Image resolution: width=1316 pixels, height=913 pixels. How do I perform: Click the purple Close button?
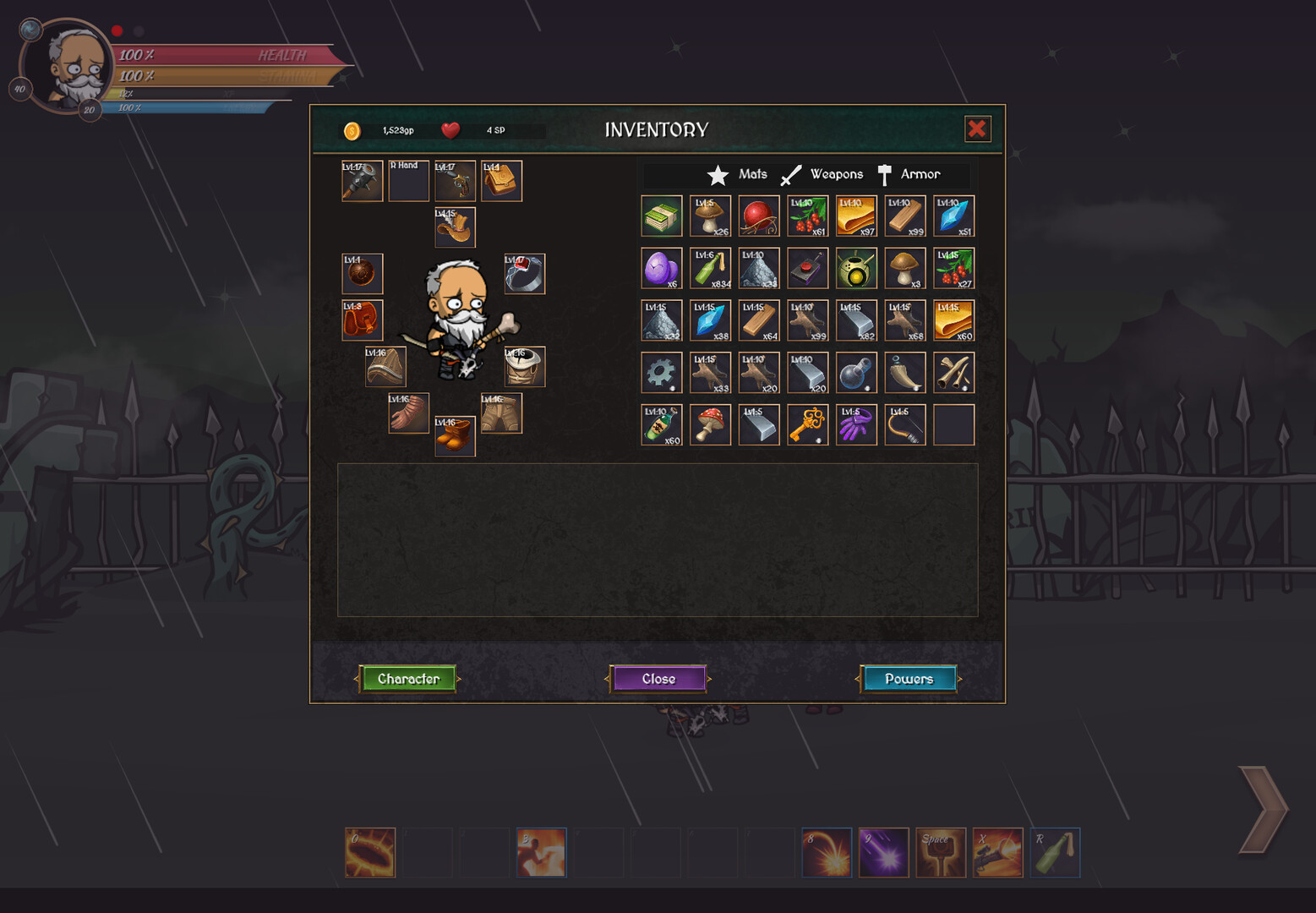click(x=658, y=679)
